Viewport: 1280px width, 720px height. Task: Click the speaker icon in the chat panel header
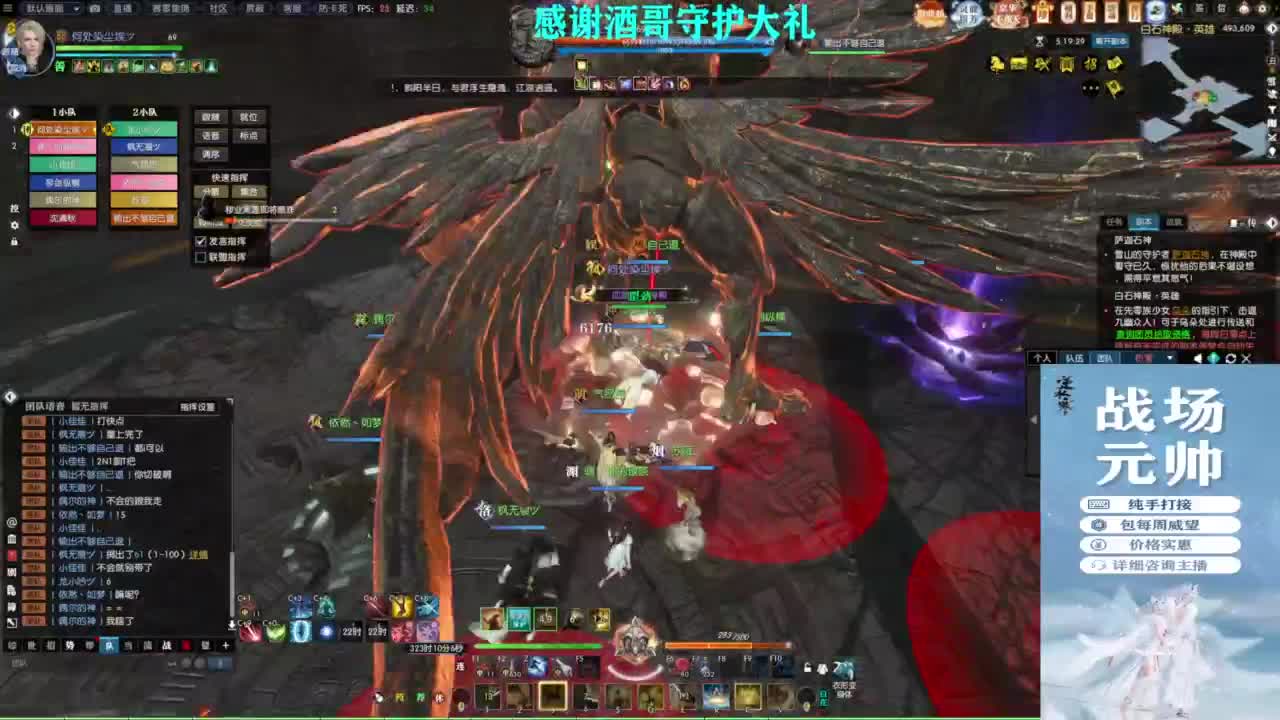[1197, 357]
